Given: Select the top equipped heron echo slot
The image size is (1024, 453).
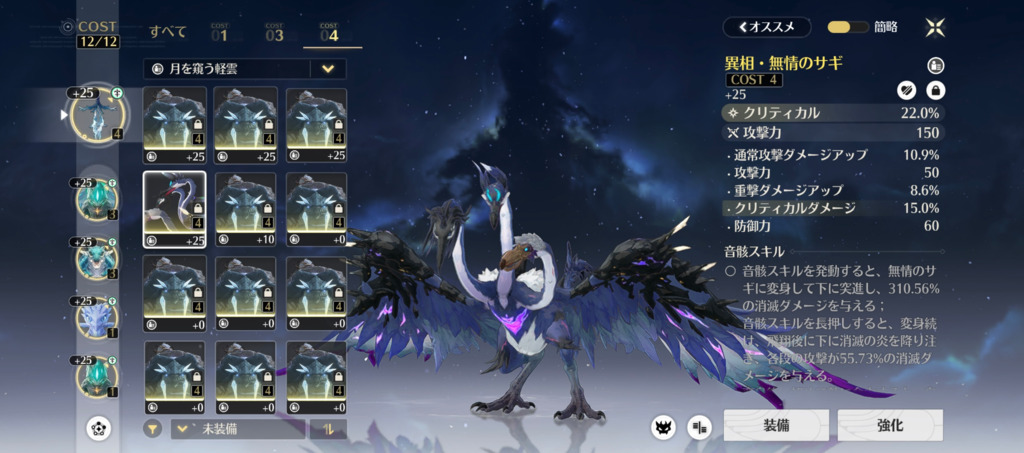Looking at the screenshot, I should [97, 116].
